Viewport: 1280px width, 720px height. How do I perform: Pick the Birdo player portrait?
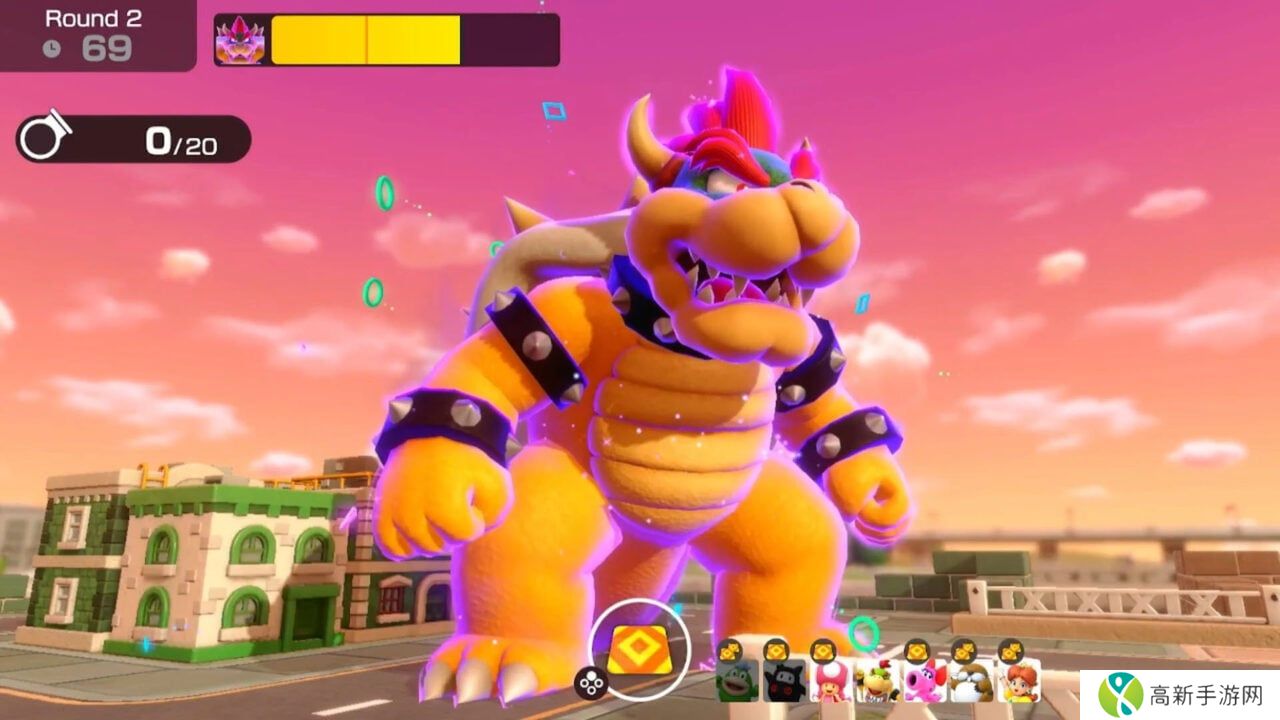(x=924, y=680)
